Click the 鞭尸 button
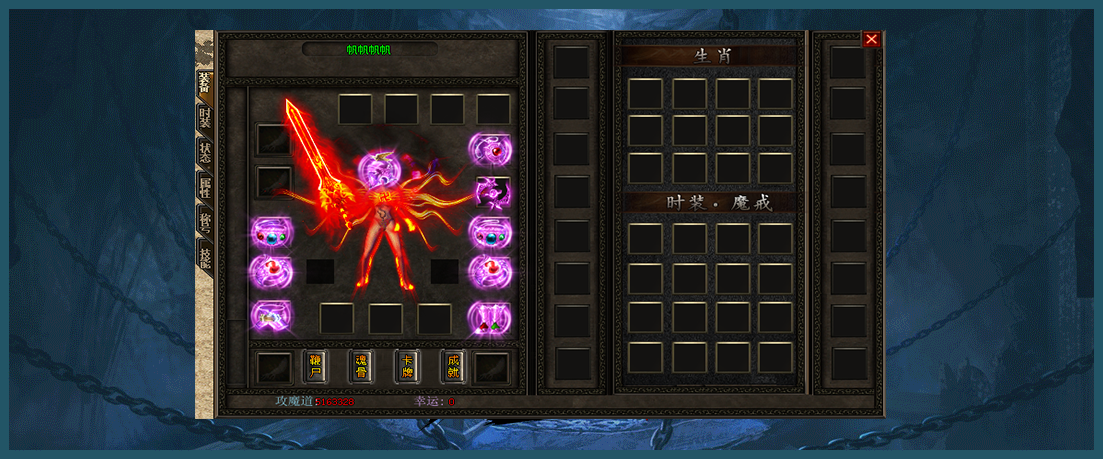The width and height of the screenshot is (1103, 459). [315, 366]
